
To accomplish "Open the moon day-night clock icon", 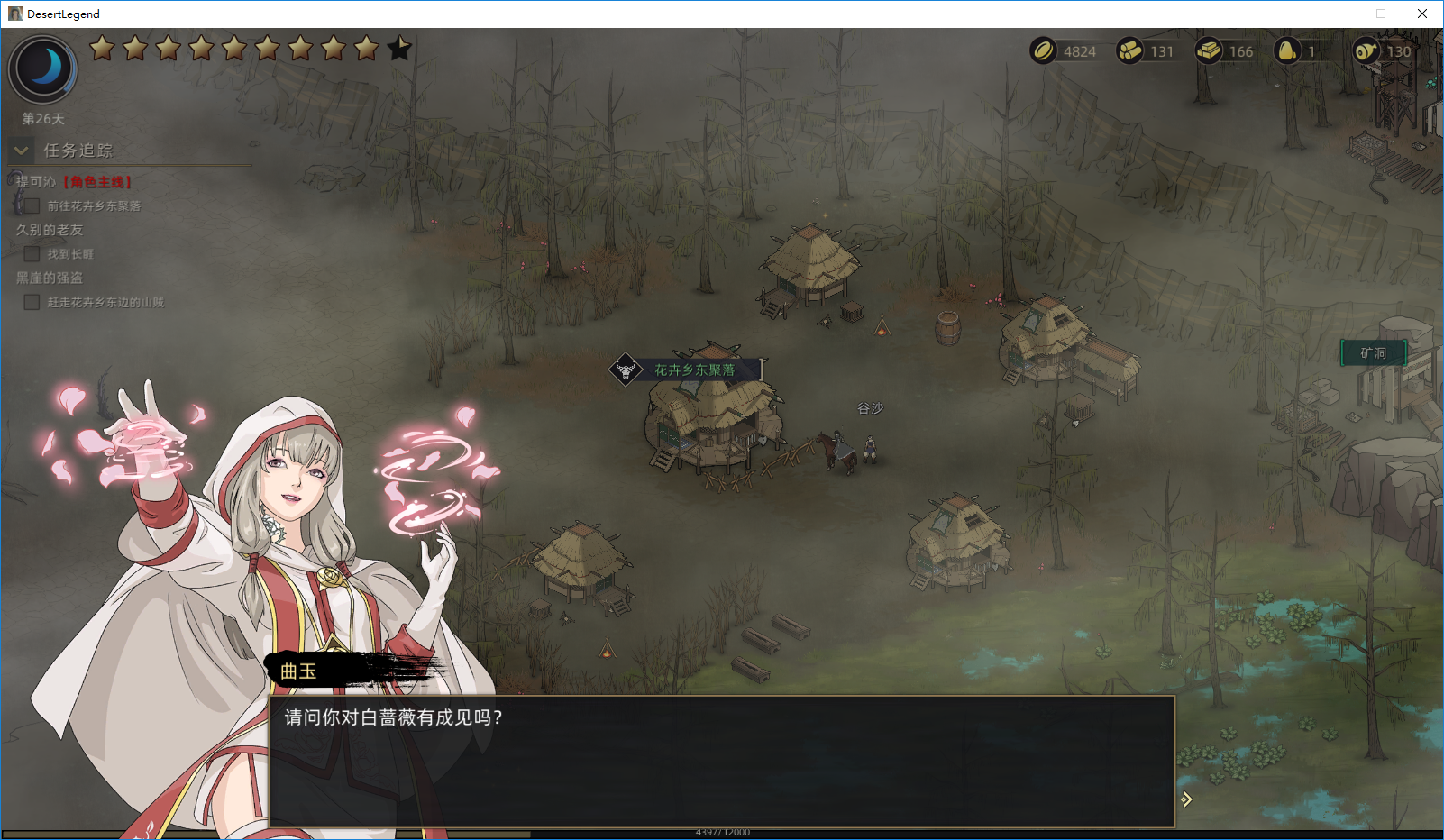I will (x=43, y=68).
